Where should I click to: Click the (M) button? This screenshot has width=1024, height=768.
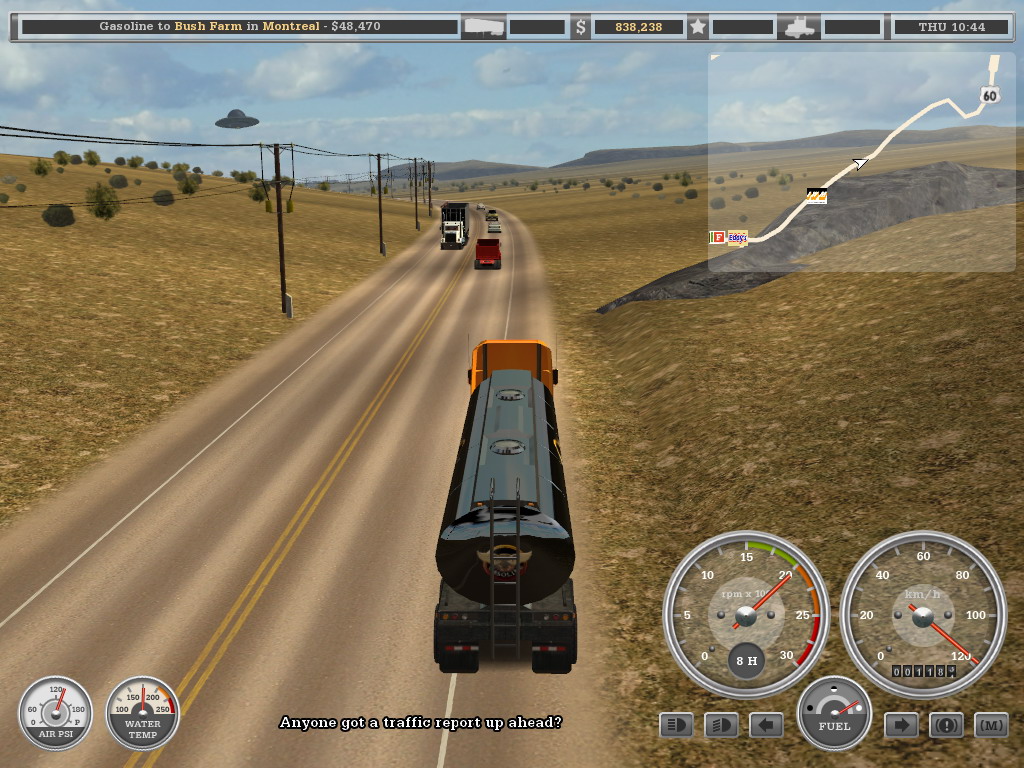coord(990,725)
